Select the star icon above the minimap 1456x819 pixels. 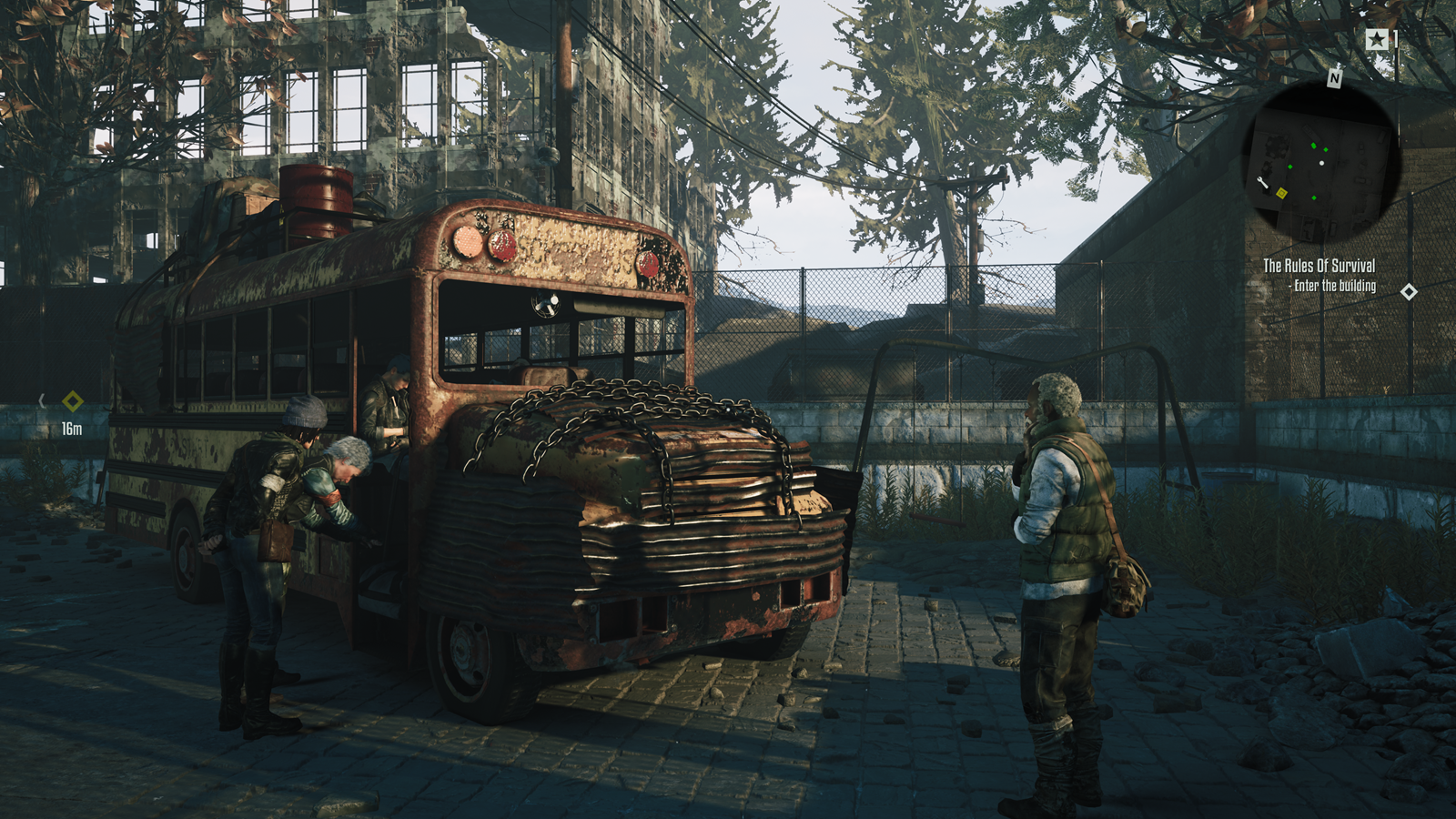[1377, 39]
